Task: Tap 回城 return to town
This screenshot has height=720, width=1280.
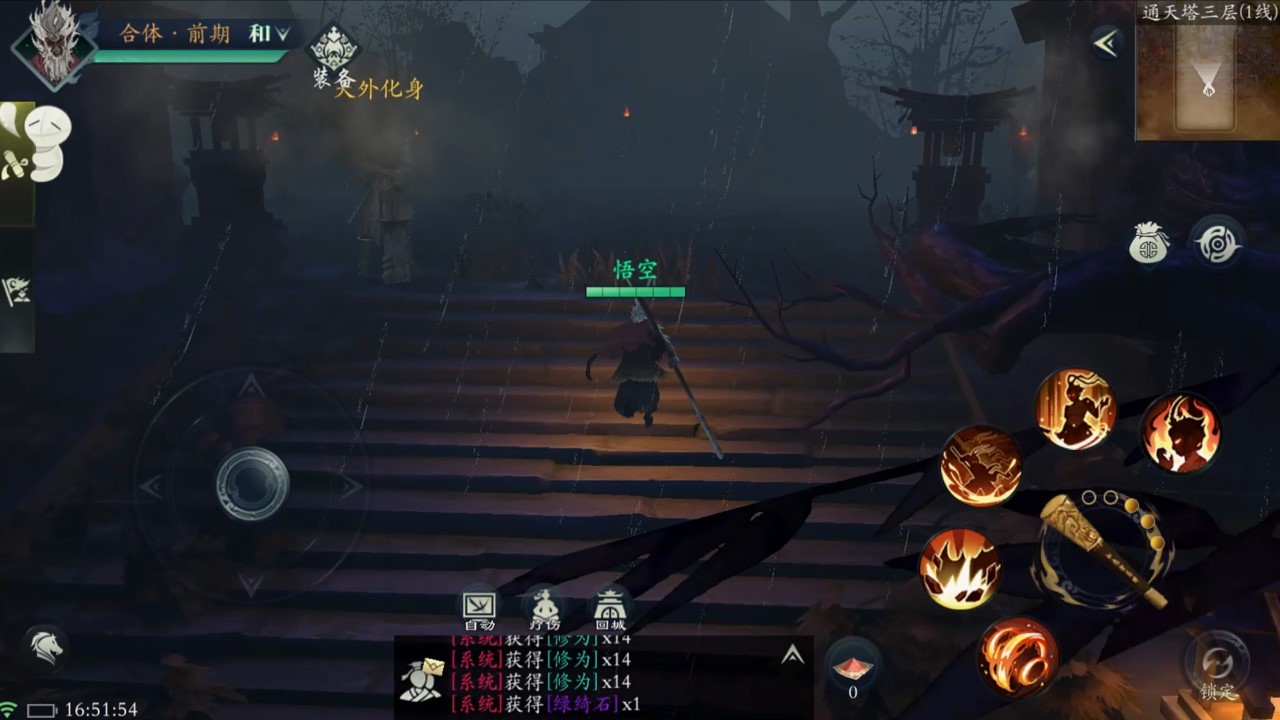Action: (610, 609)
